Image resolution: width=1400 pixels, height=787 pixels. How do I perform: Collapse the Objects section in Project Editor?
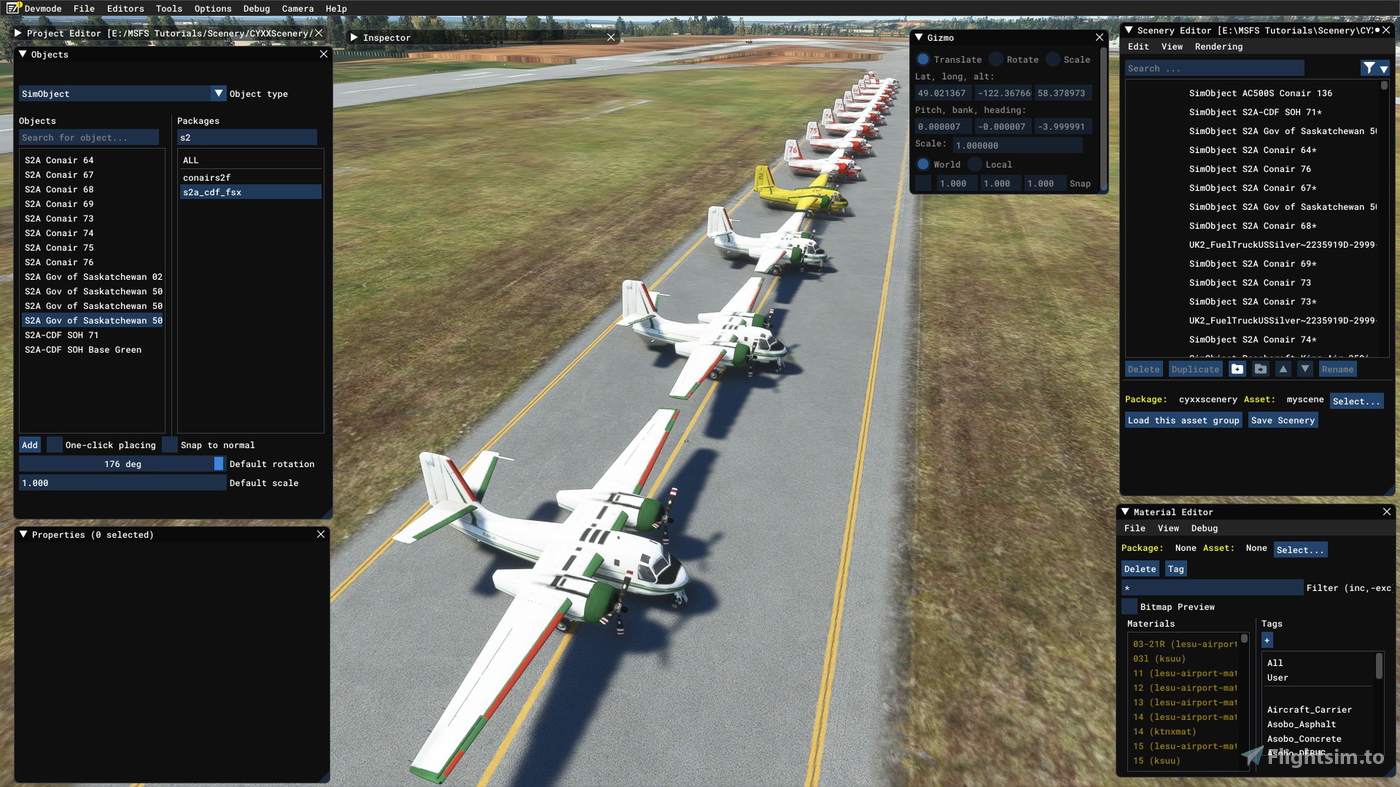pos(22,54)
